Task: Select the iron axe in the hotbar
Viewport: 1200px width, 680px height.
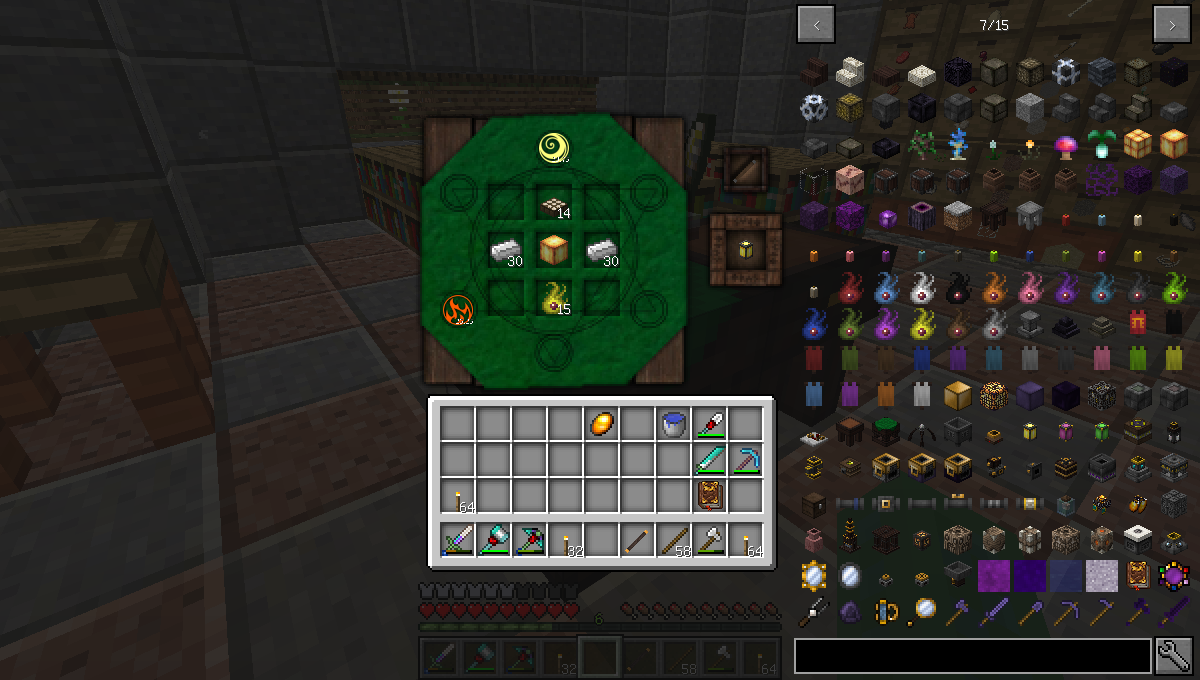Action: pos(710,543)
